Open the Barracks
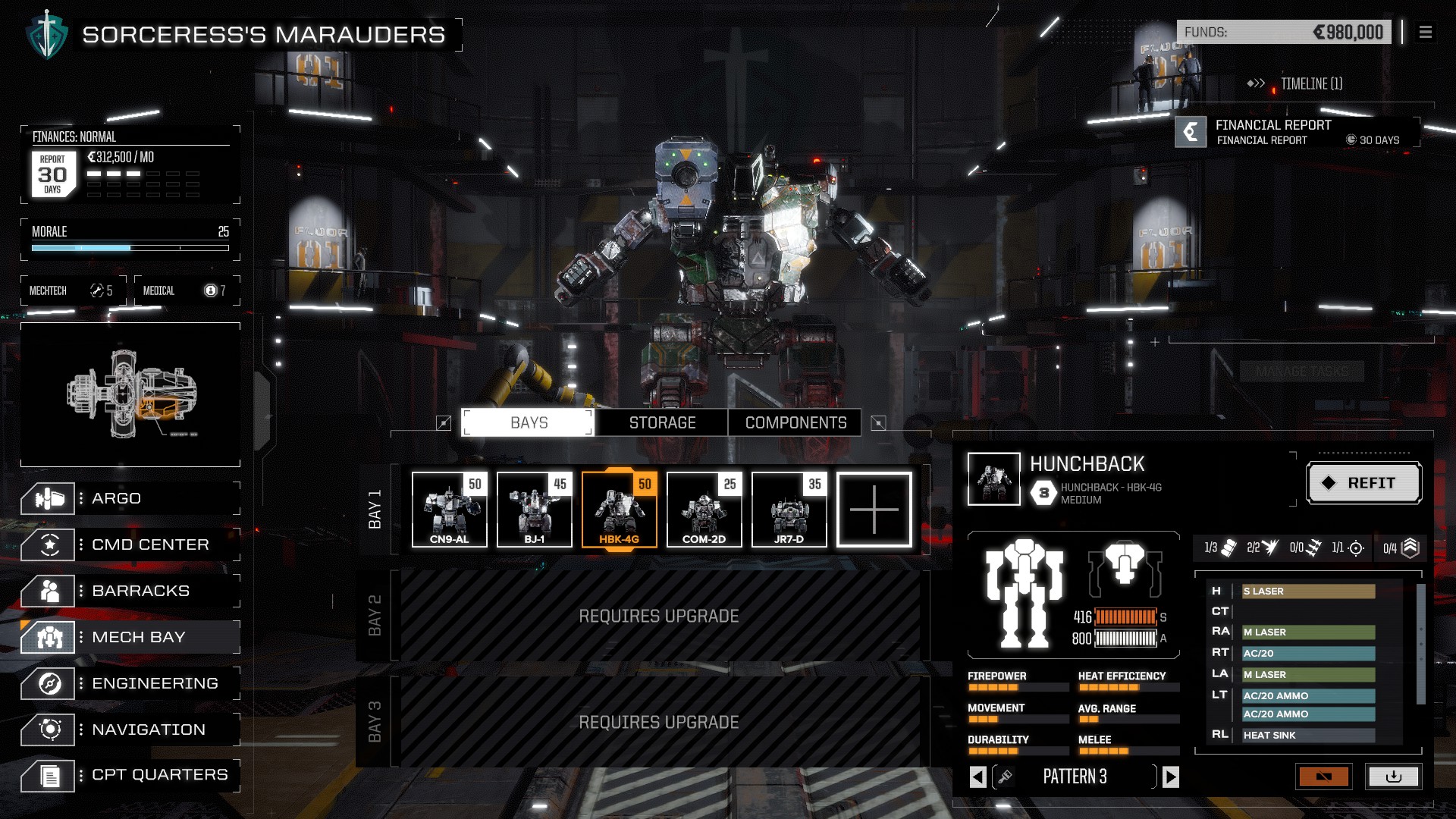The height and width of the screenshot is (819, 1456). (130, 591)
